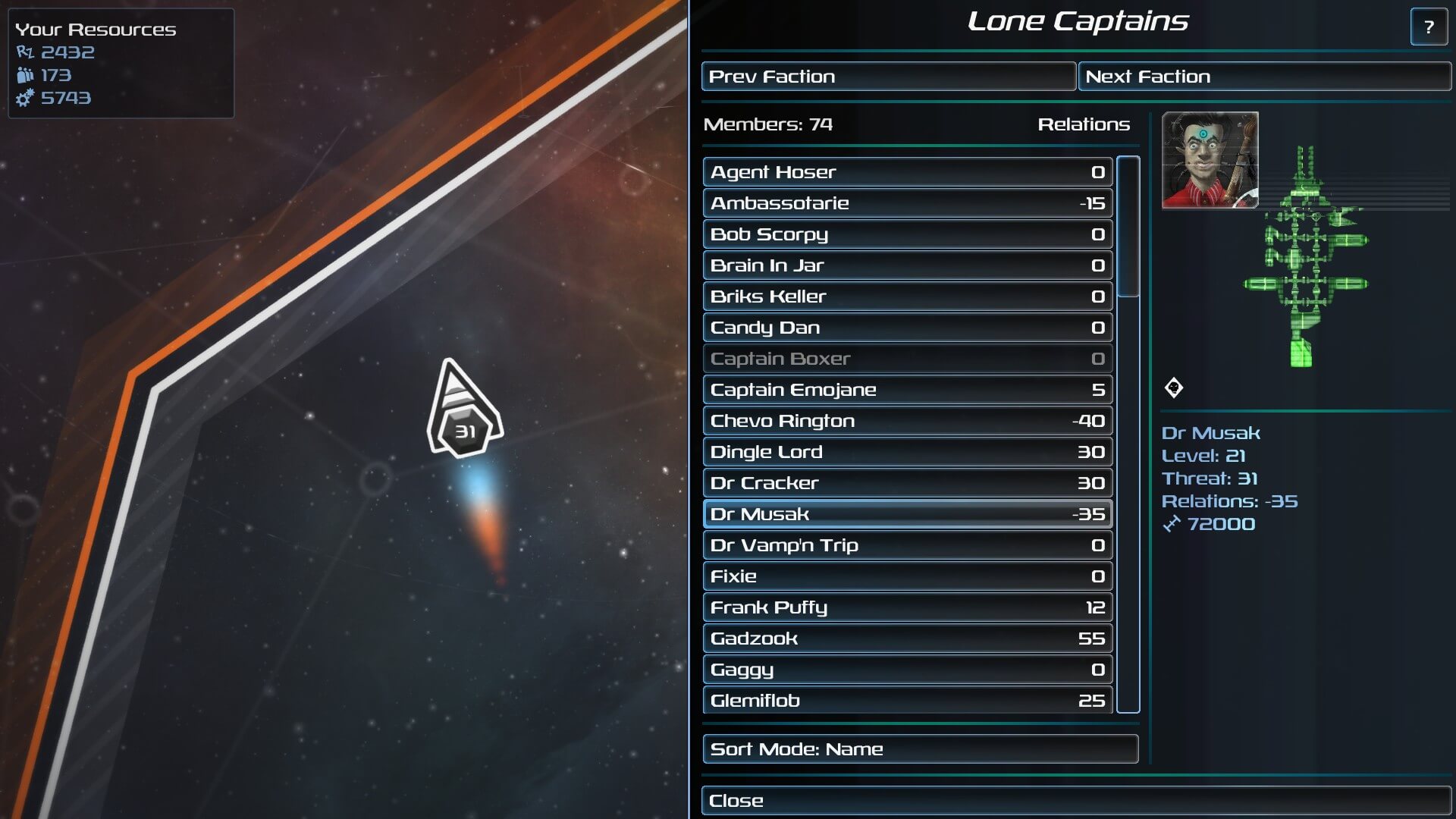1456x819 pixels.
Task: Choose Chevo Rington from the captains
Action: (907, 421)
